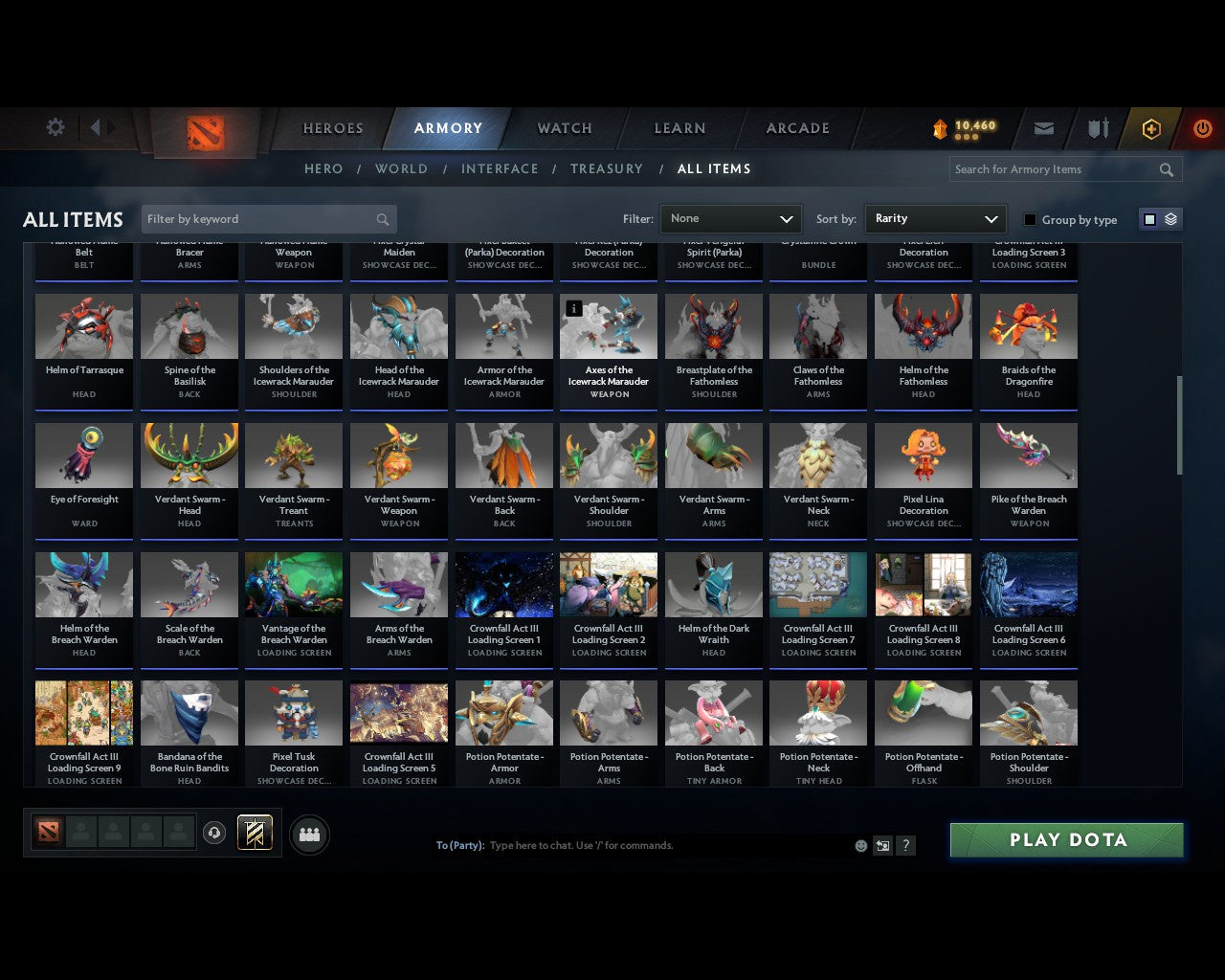Select the HEROES tab
1225x980 pixels.
pyautogui.click(x=332, y=128)
